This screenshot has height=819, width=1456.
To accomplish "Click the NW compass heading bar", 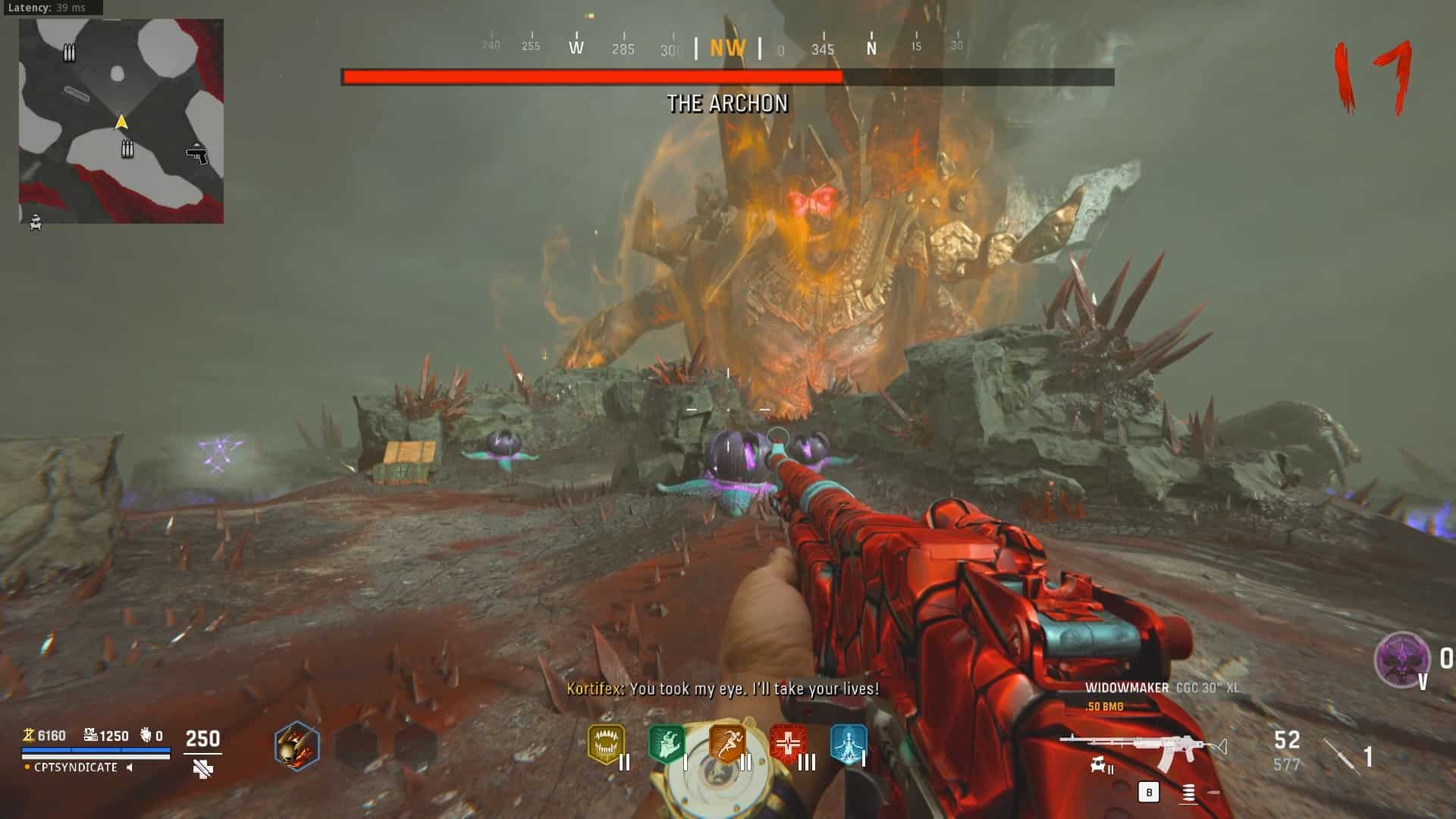I will coord(727,49).
